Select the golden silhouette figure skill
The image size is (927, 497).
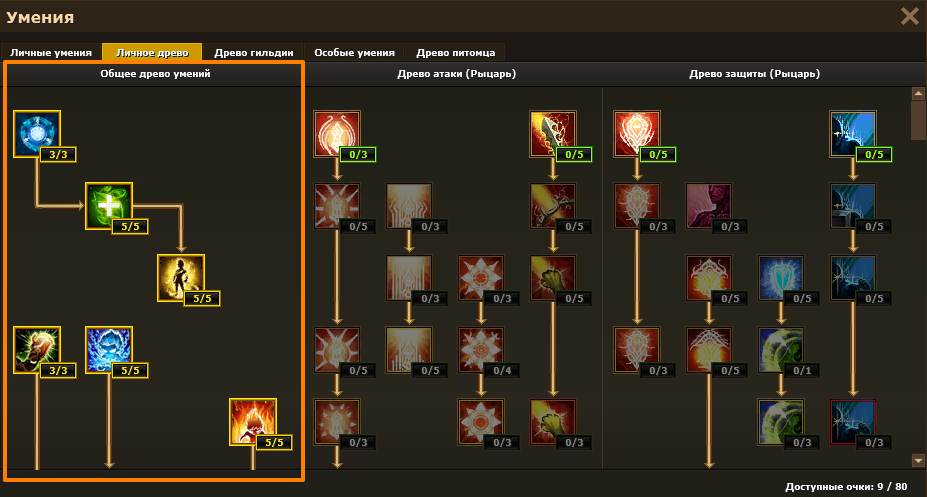point(181,278)
